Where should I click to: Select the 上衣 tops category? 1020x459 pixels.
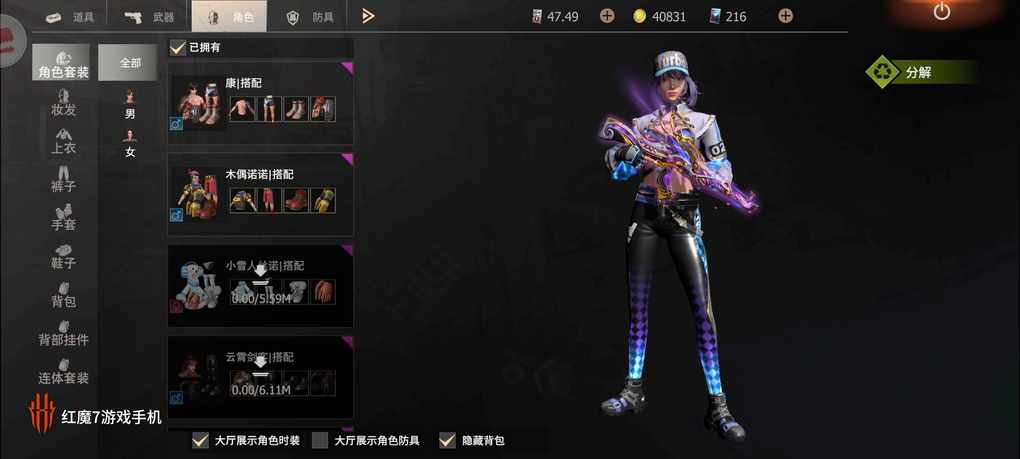point(63,139)
